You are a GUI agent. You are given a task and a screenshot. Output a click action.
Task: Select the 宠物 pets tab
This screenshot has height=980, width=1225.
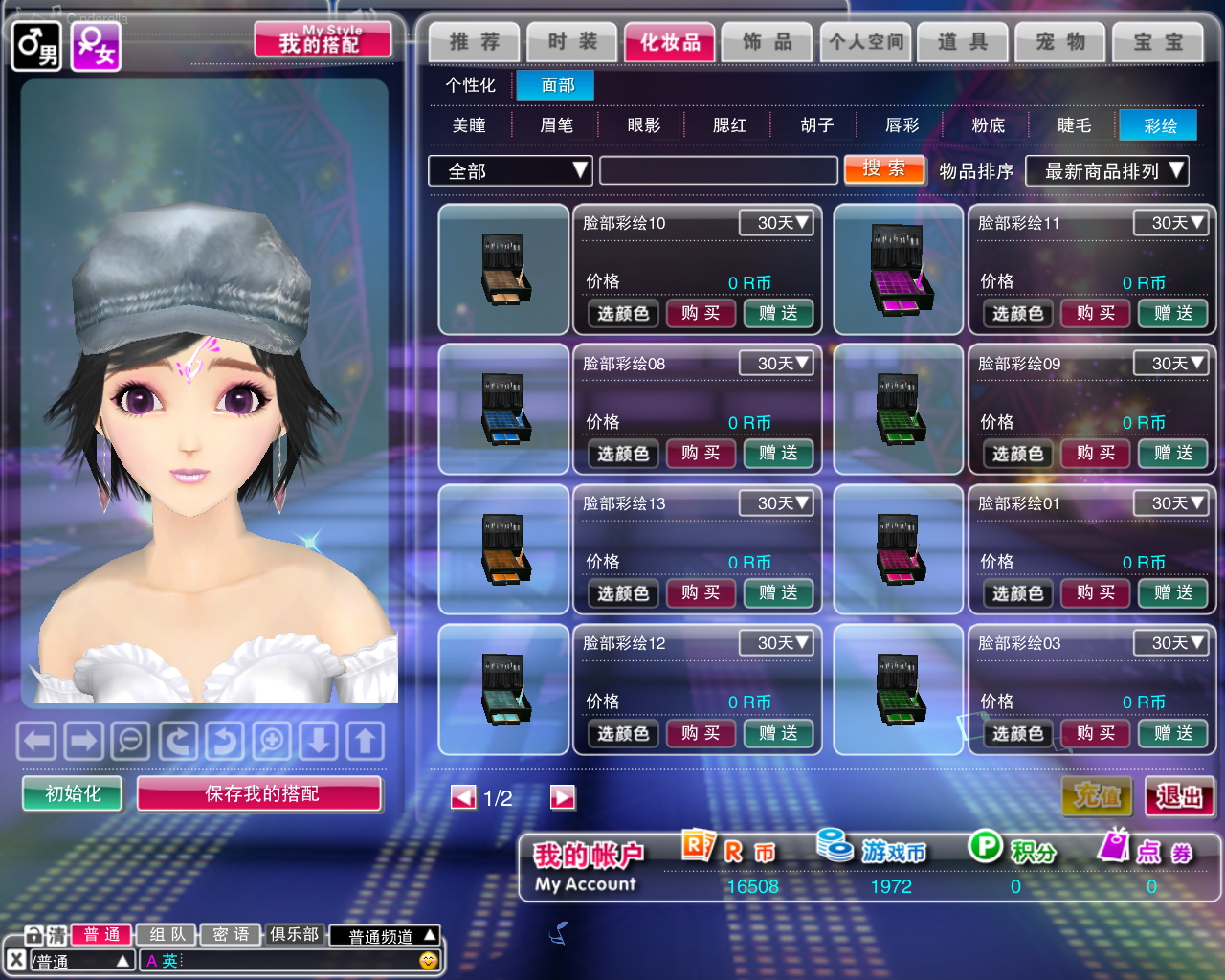(x=1059, y=42)
